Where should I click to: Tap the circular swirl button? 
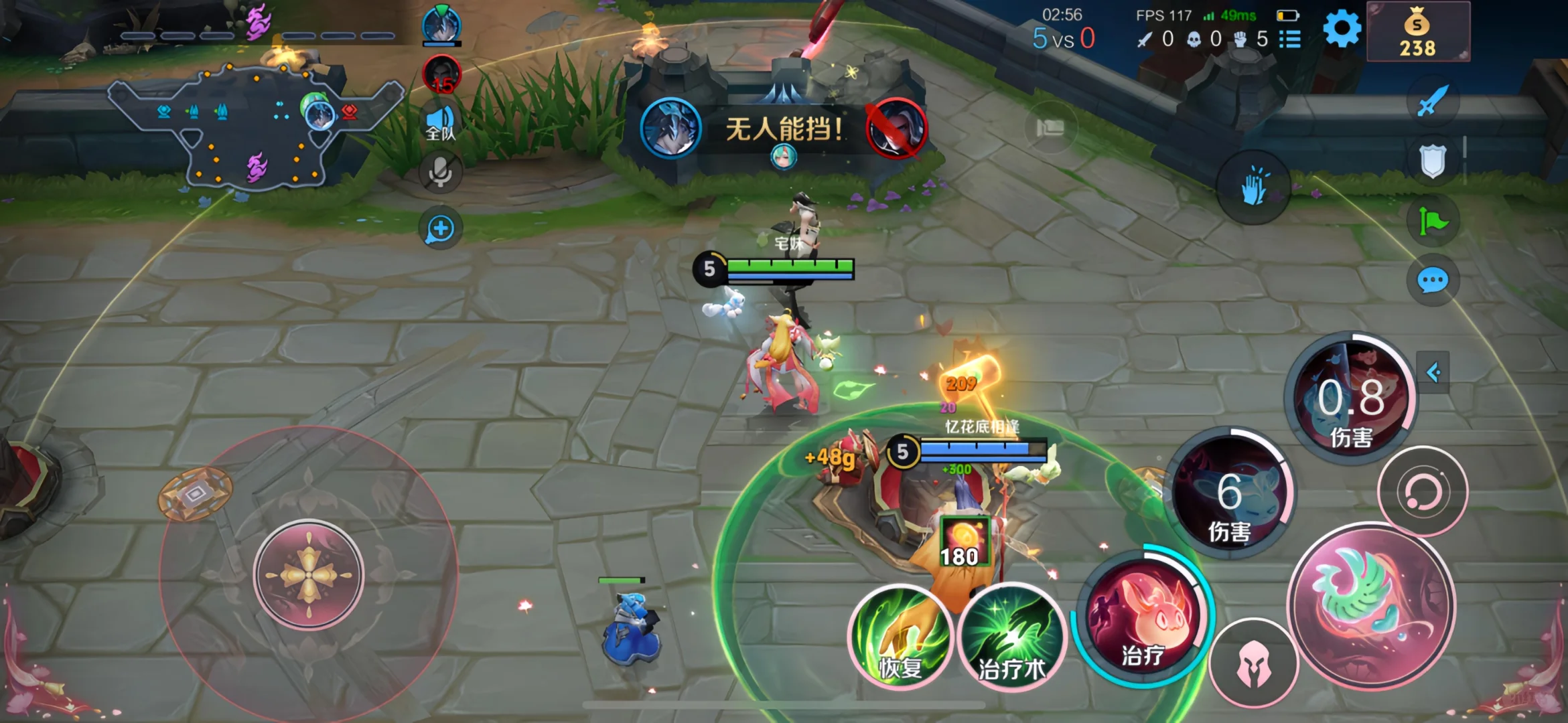[x=1422, y=492]
